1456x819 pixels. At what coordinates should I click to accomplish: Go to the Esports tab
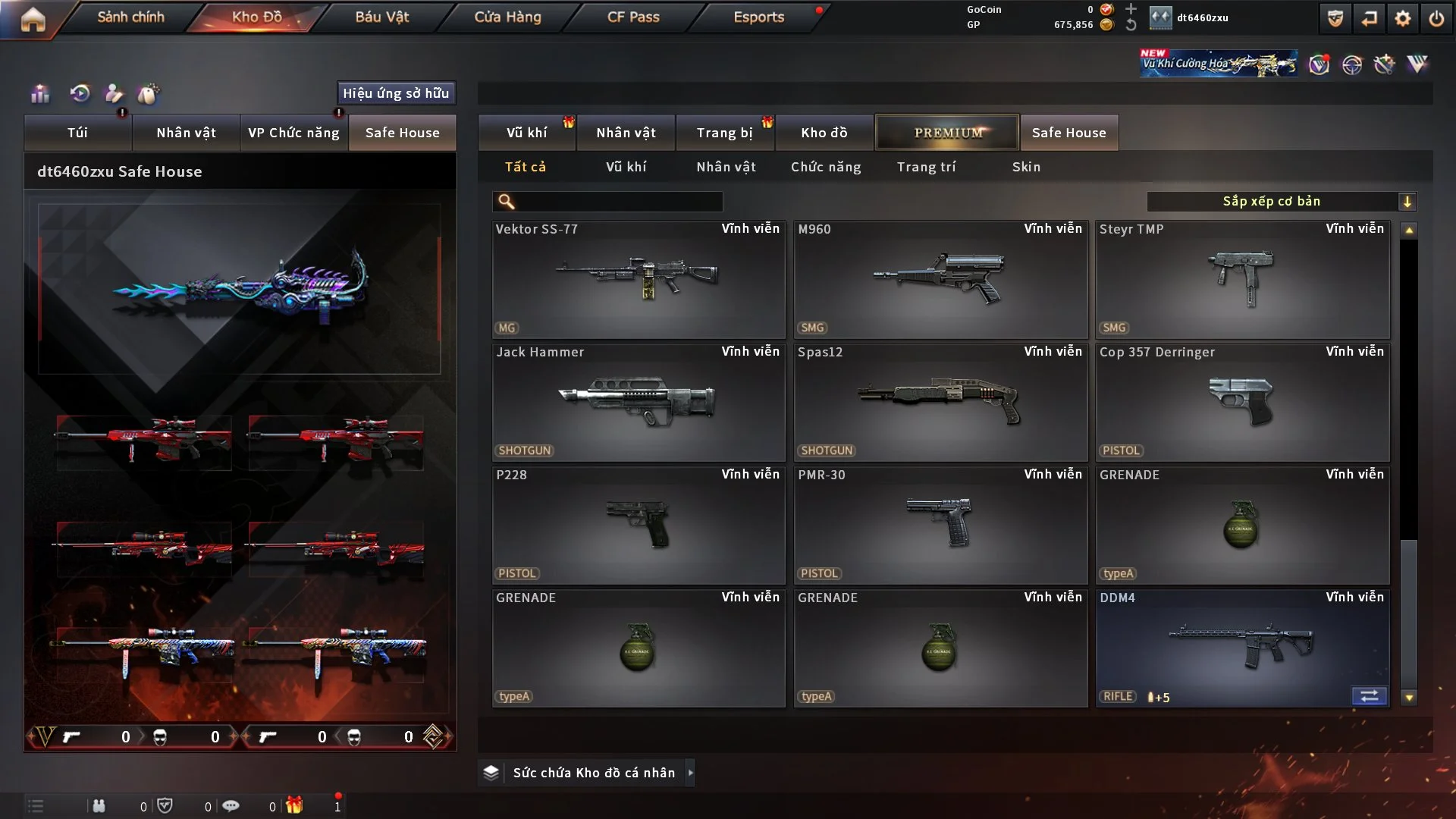(758, 17)
